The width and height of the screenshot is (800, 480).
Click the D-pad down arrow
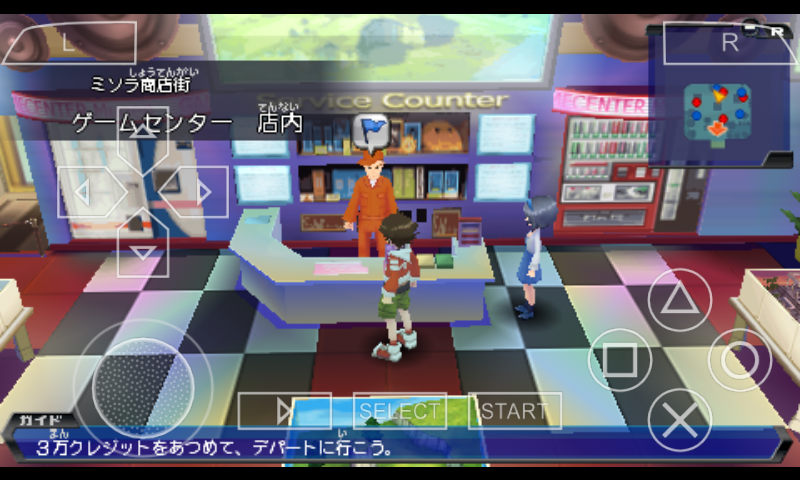(143, 248)
